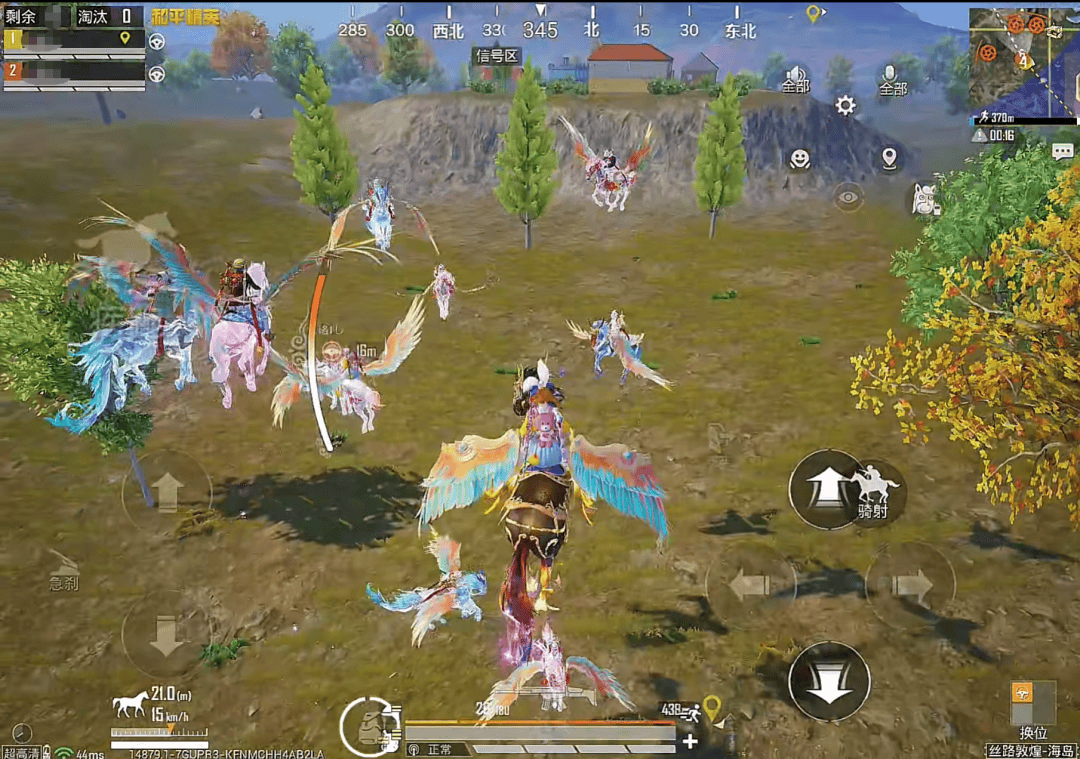Screen dimensions: 1080x759
Task: Tap the plus button beside health bar
Action: 690,741
